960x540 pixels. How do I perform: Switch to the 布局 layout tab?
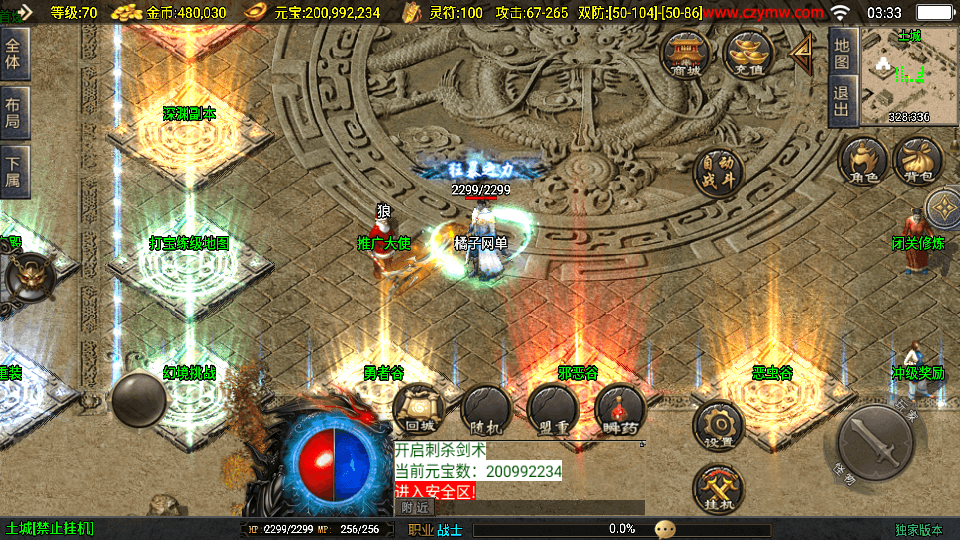(14, 112)
